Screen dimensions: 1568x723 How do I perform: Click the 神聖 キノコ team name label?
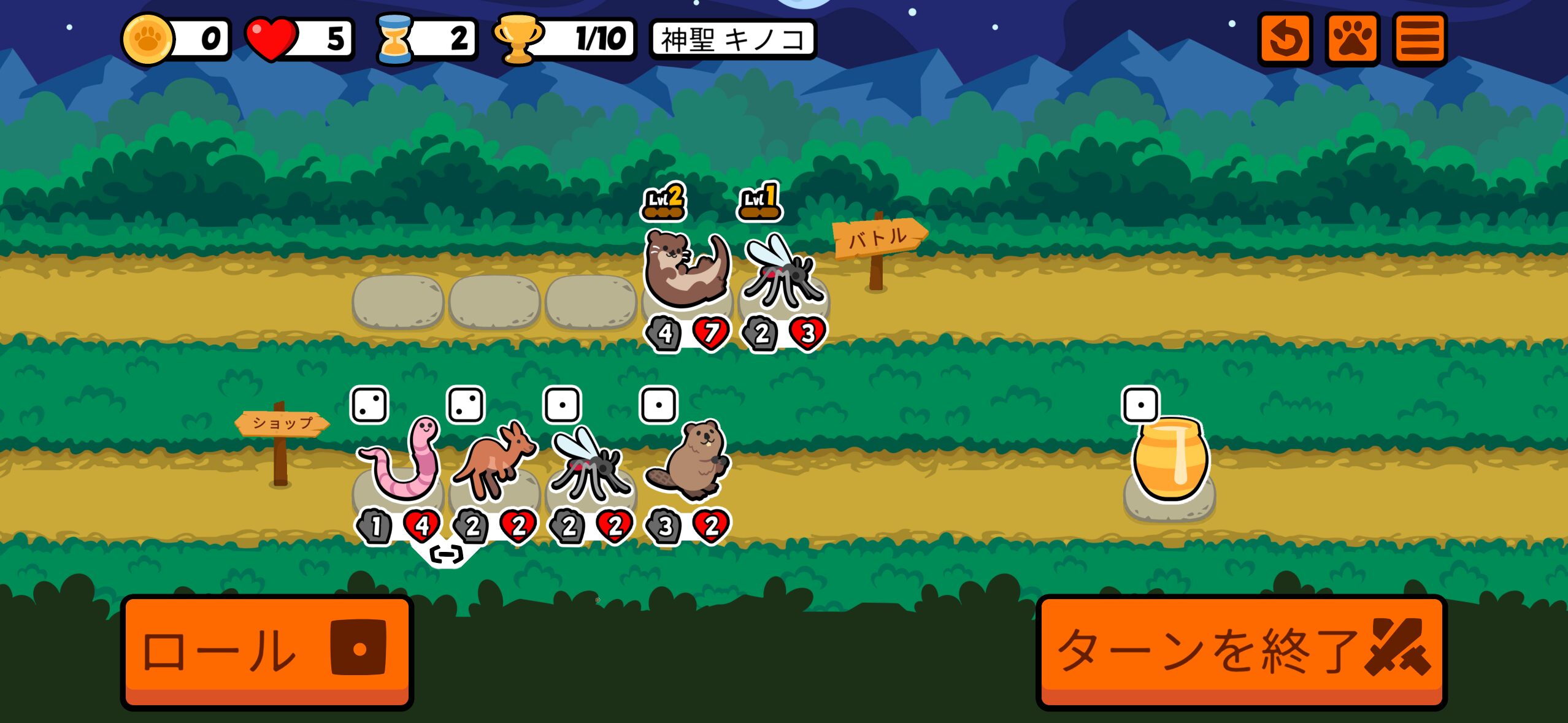tap(732, 40)
